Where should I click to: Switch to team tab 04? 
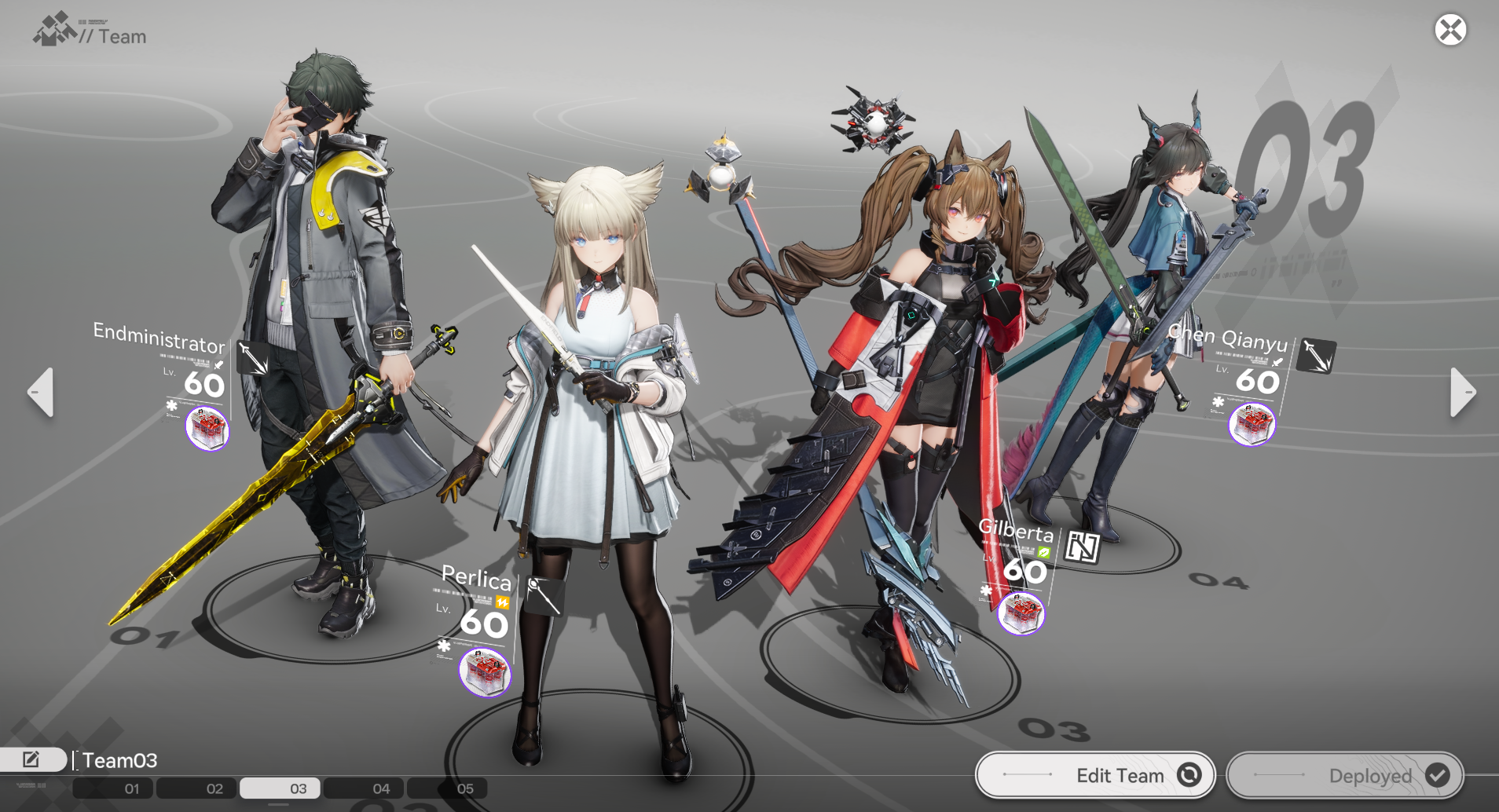(x=381, y=788)
